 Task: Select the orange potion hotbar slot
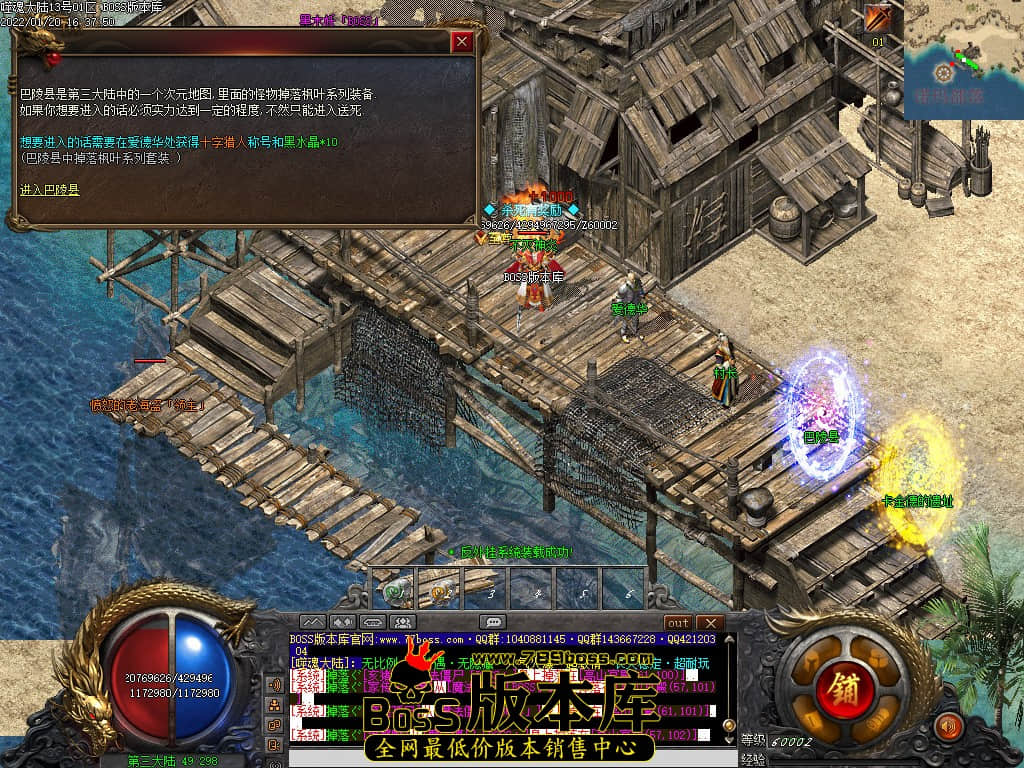tap(440, 591)
